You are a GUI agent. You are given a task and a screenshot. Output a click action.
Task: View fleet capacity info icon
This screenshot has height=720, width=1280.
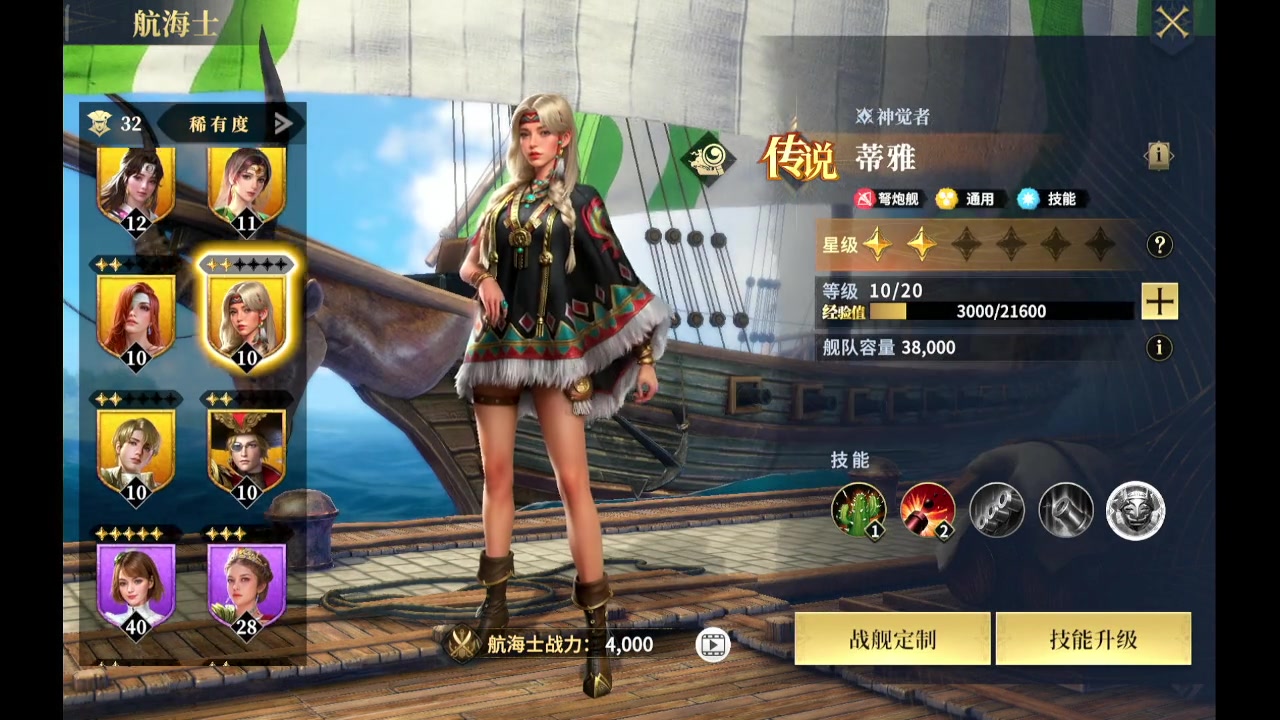pos(1159,348)
